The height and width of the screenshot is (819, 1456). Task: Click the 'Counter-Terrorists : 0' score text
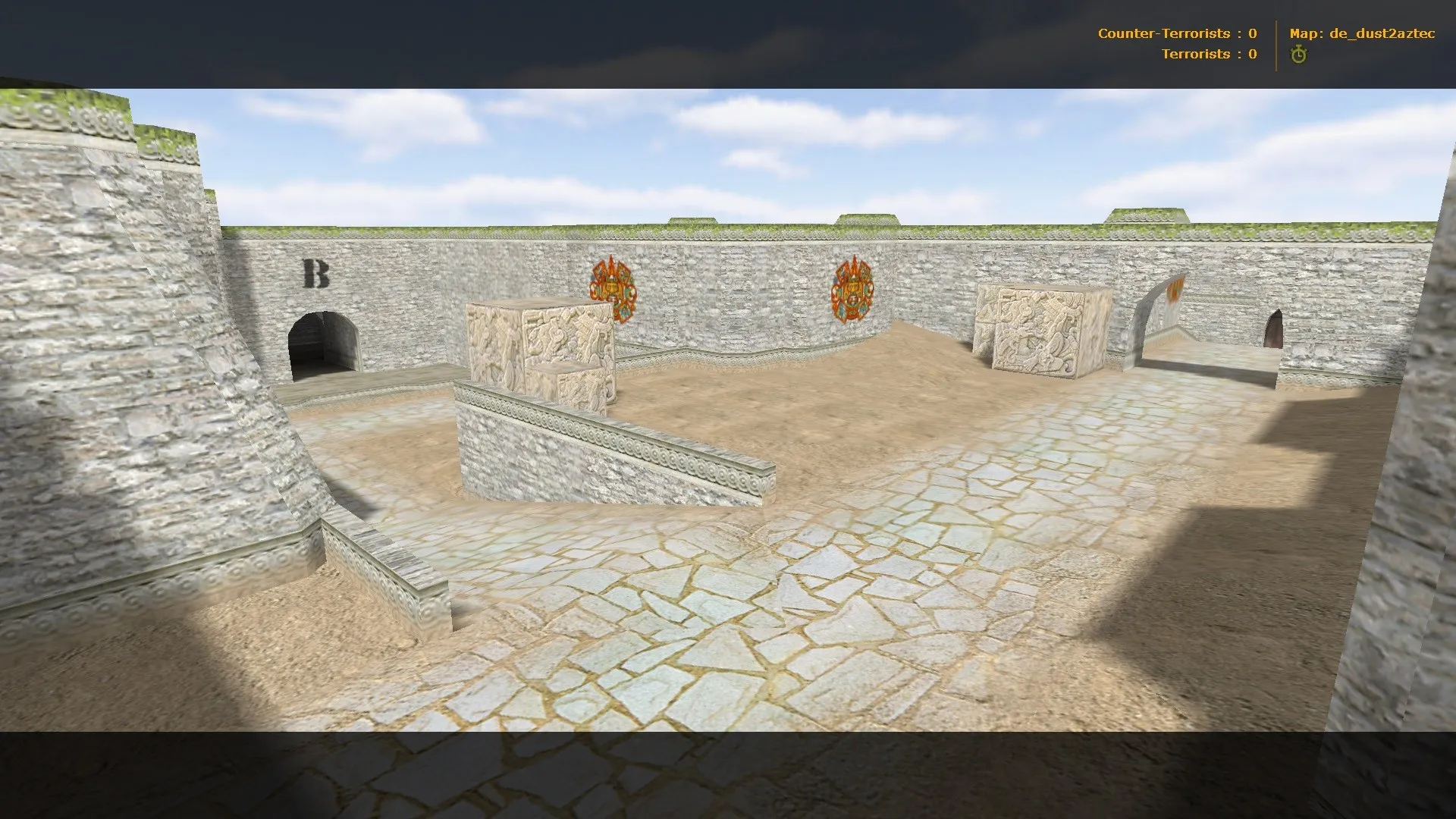(x=1176, y=33)
